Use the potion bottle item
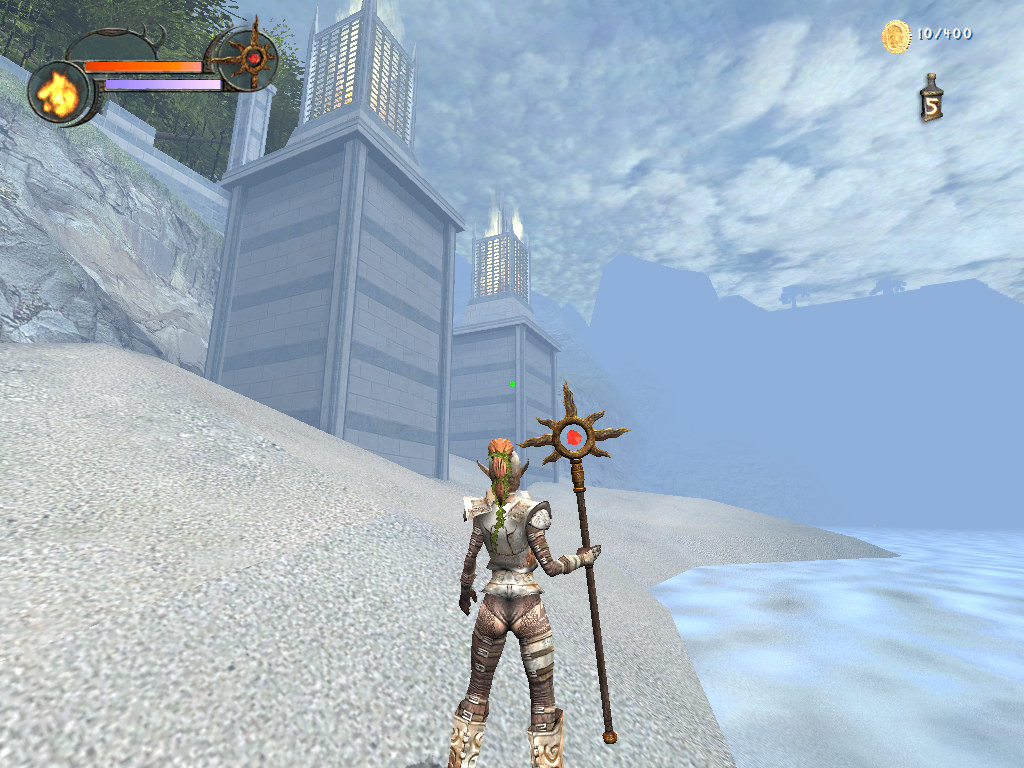This screenshot has height=768, width=1024. [x=931, y=99]
